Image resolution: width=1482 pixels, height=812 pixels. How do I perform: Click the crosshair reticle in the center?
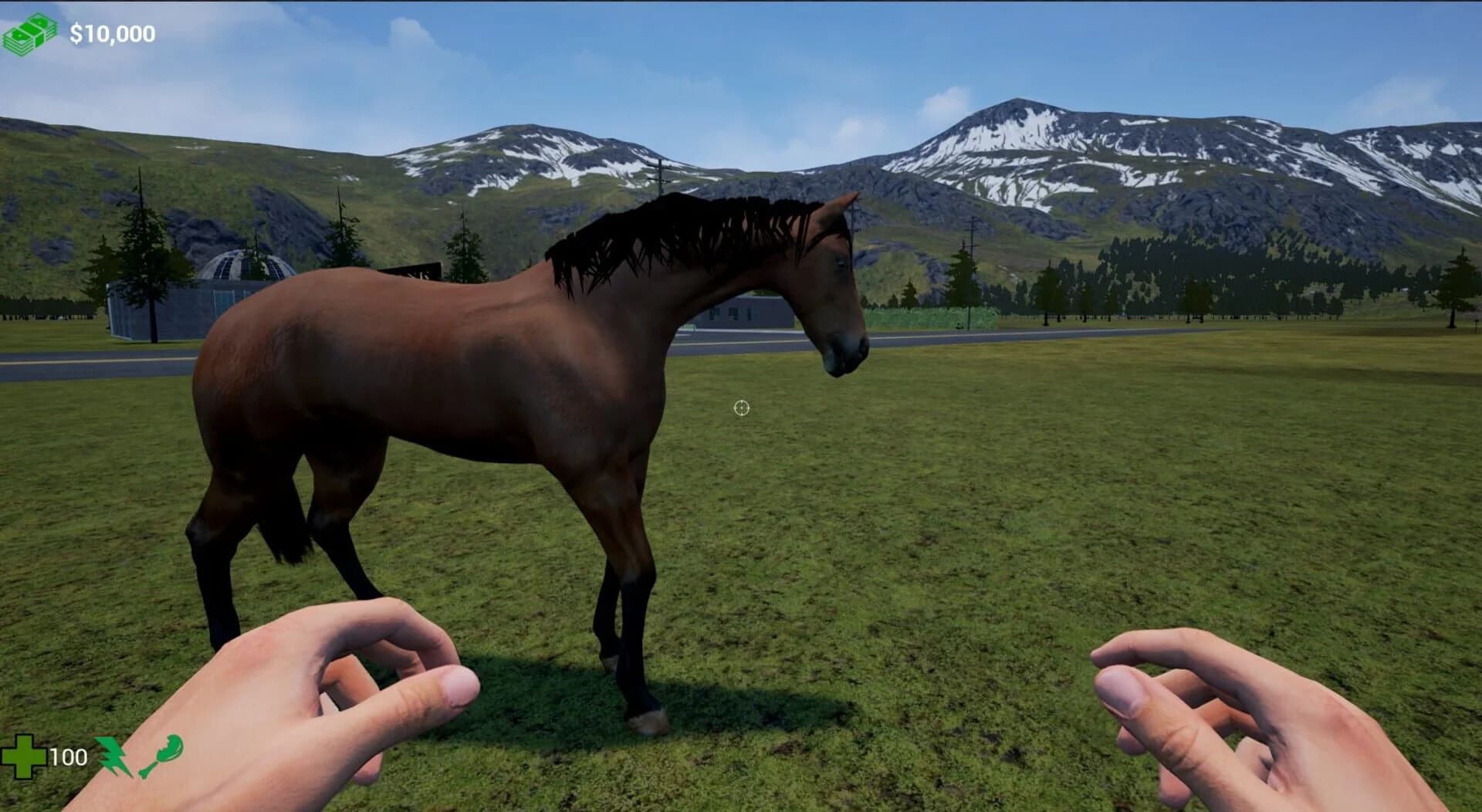click(742, 408)
